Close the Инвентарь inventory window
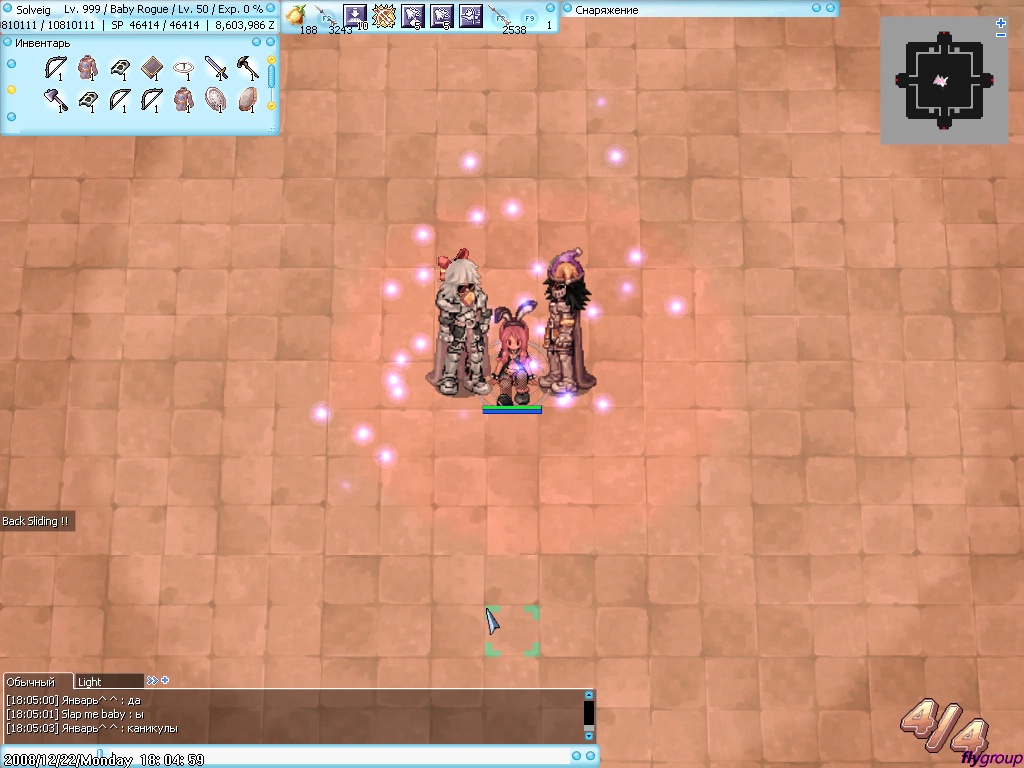This screenshot has width=1024, height=768. tap(270, 43)
